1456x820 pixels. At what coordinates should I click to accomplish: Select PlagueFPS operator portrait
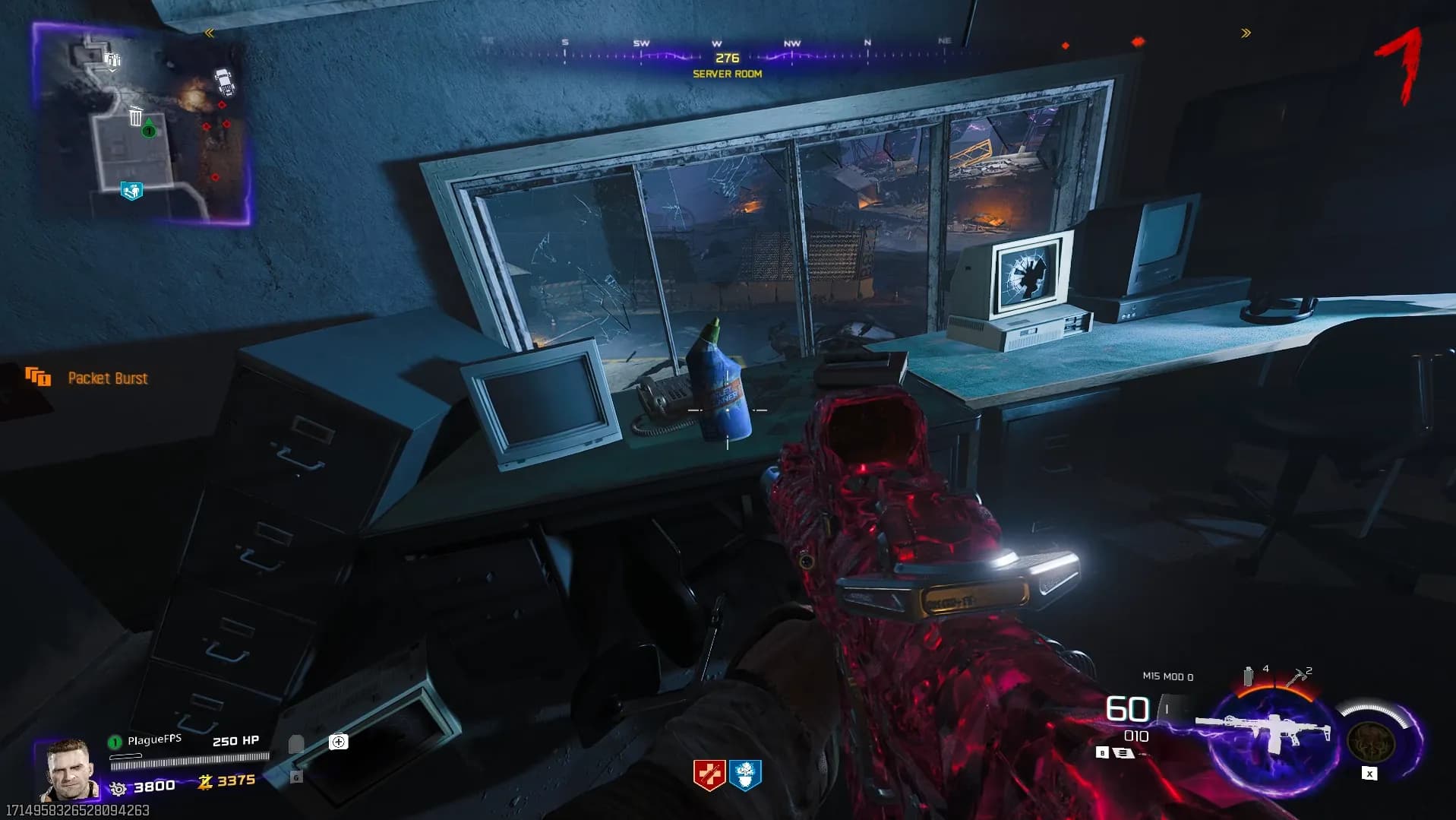69,770
